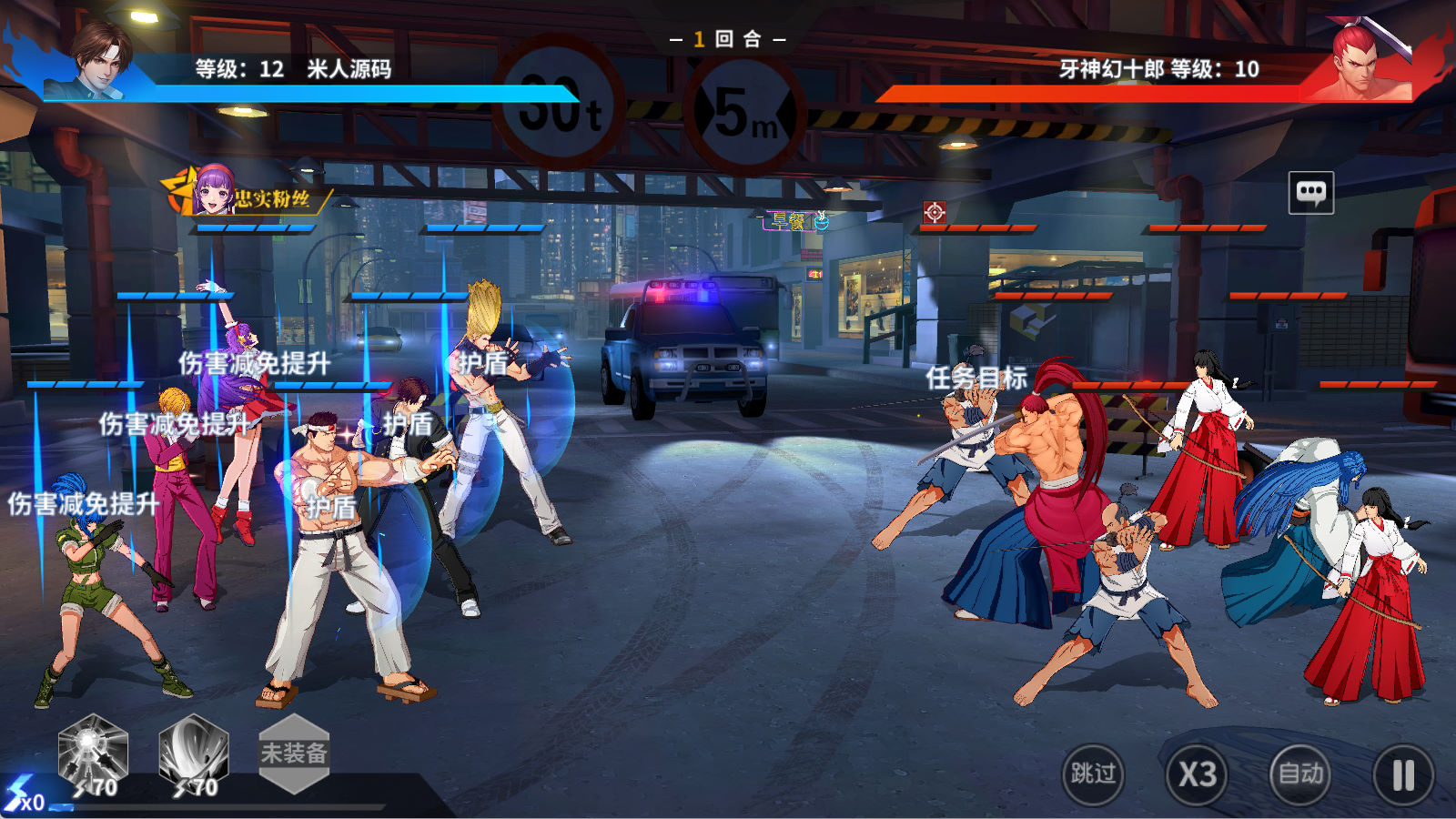Select the empty 未装备 skill slot
The width and height of the screenshot is (1456, 819).
293,753
